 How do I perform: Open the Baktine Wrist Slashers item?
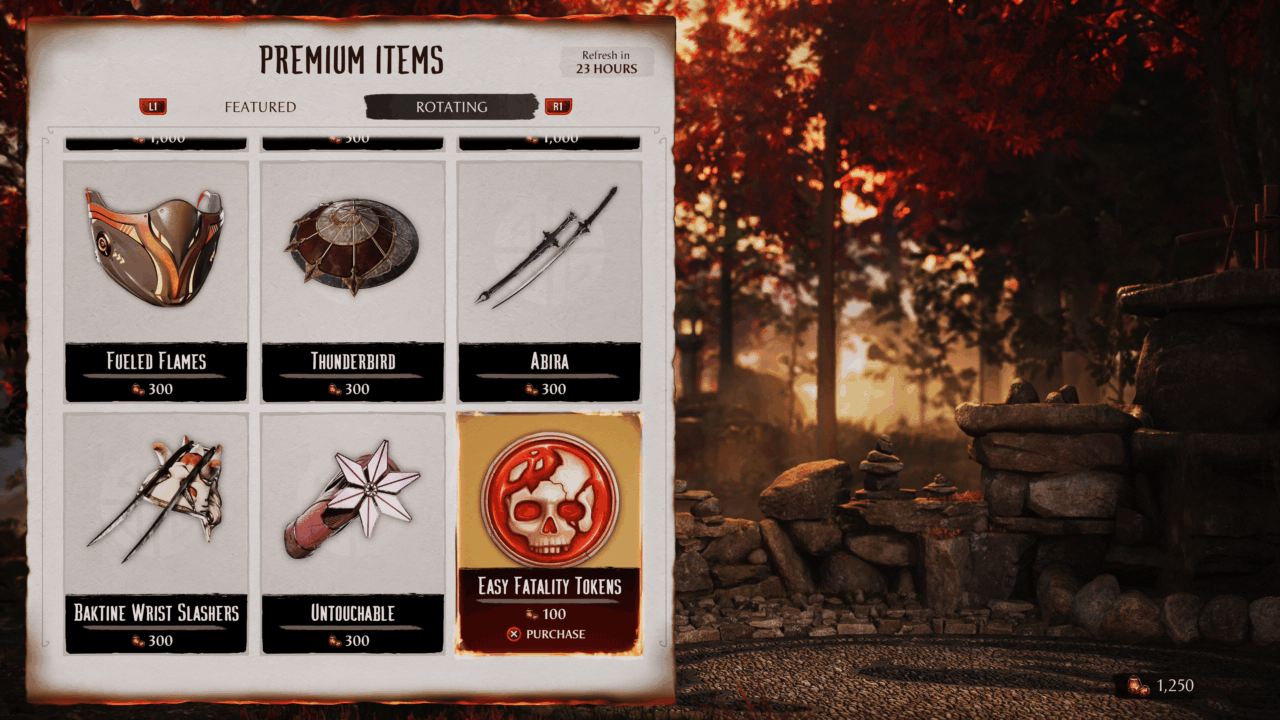pyautogui.click(x=156, y=530)
